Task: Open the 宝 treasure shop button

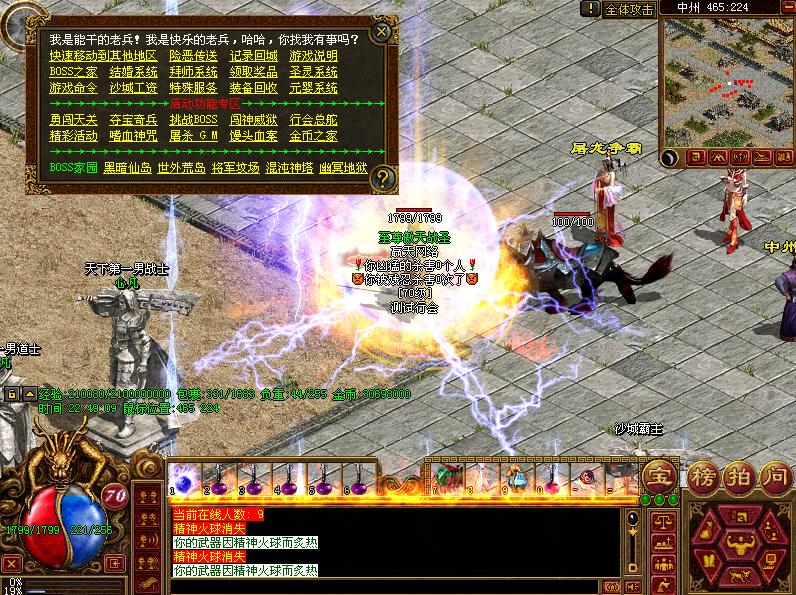Action: tap(658, 476)
